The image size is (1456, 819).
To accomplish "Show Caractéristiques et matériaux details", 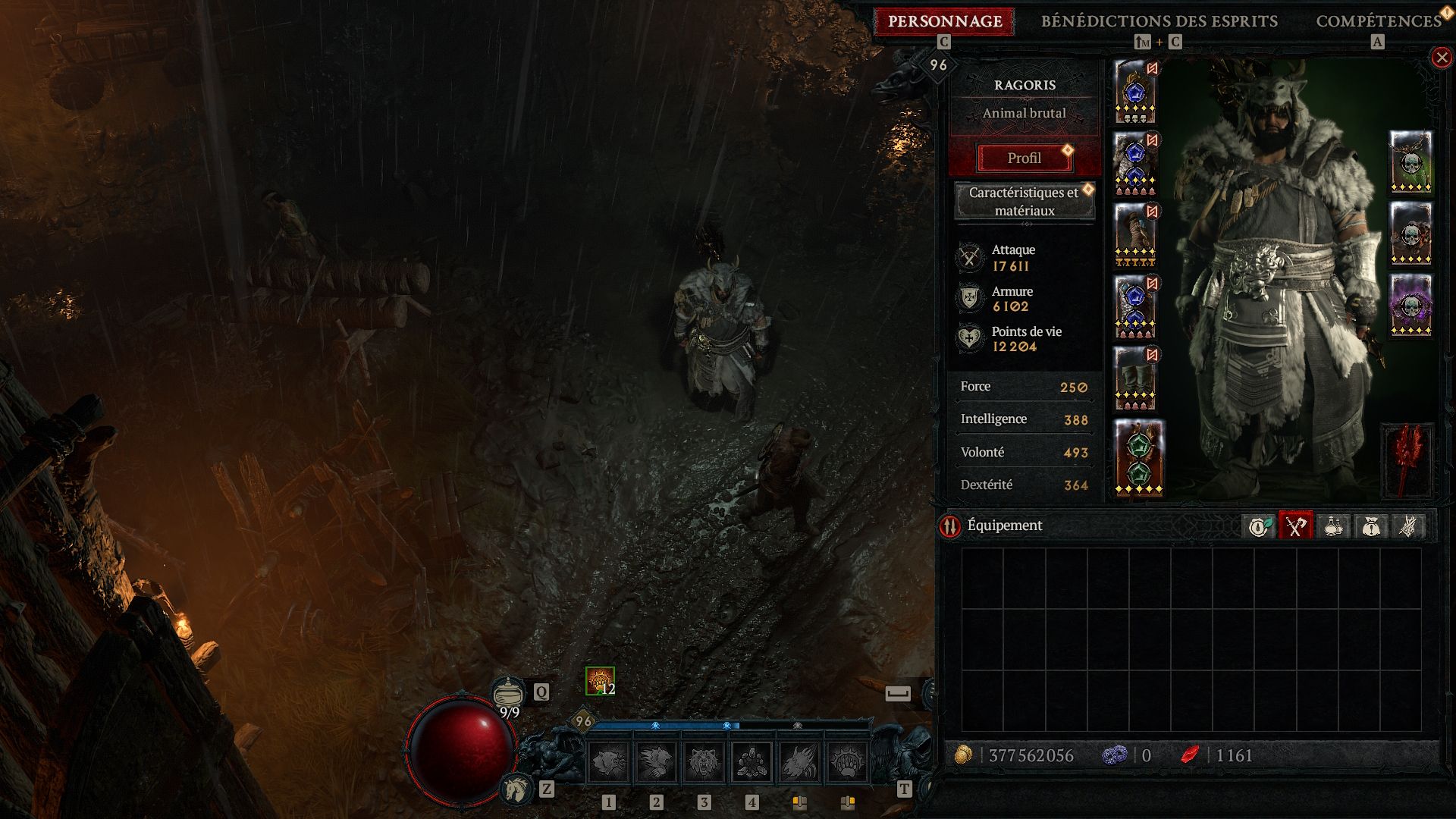I will (x=1024, y=201).
